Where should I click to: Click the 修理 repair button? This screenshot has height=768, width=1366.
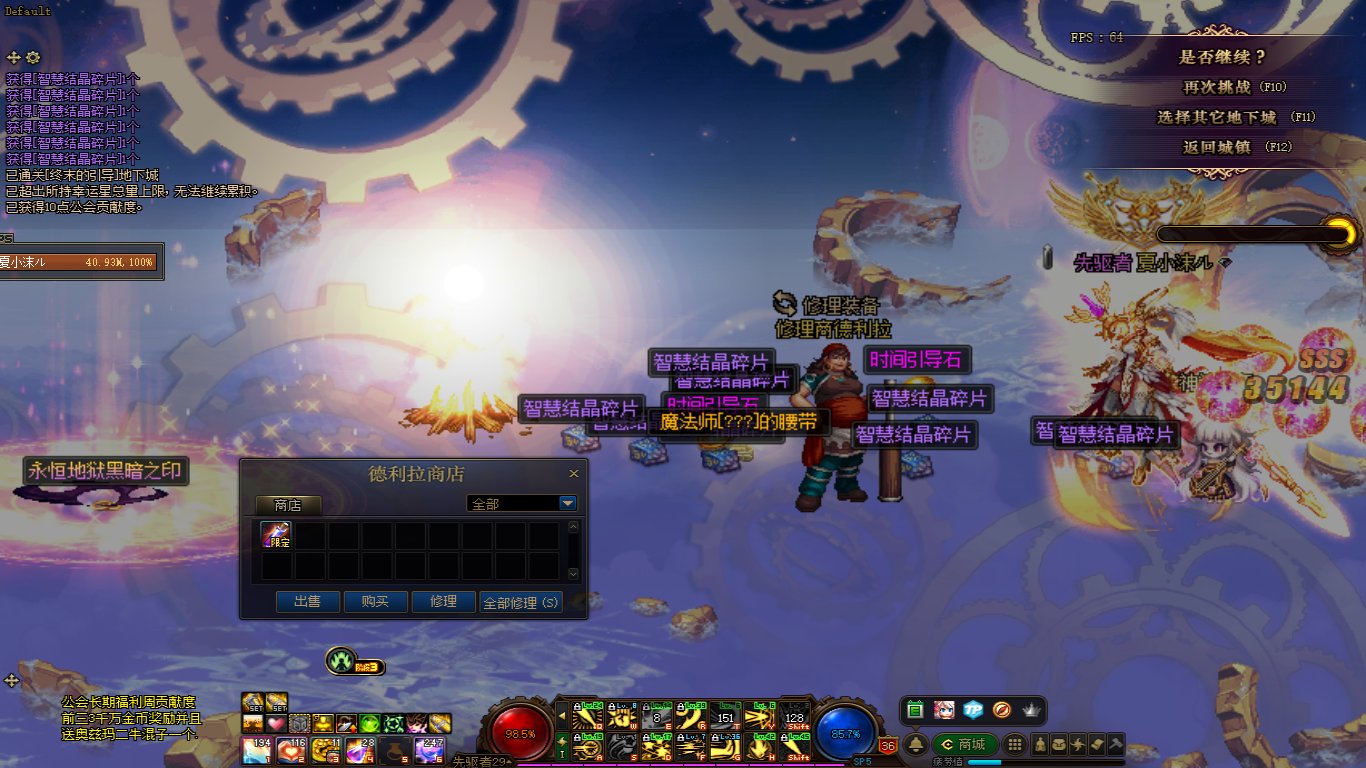click(x=443, y=602)
